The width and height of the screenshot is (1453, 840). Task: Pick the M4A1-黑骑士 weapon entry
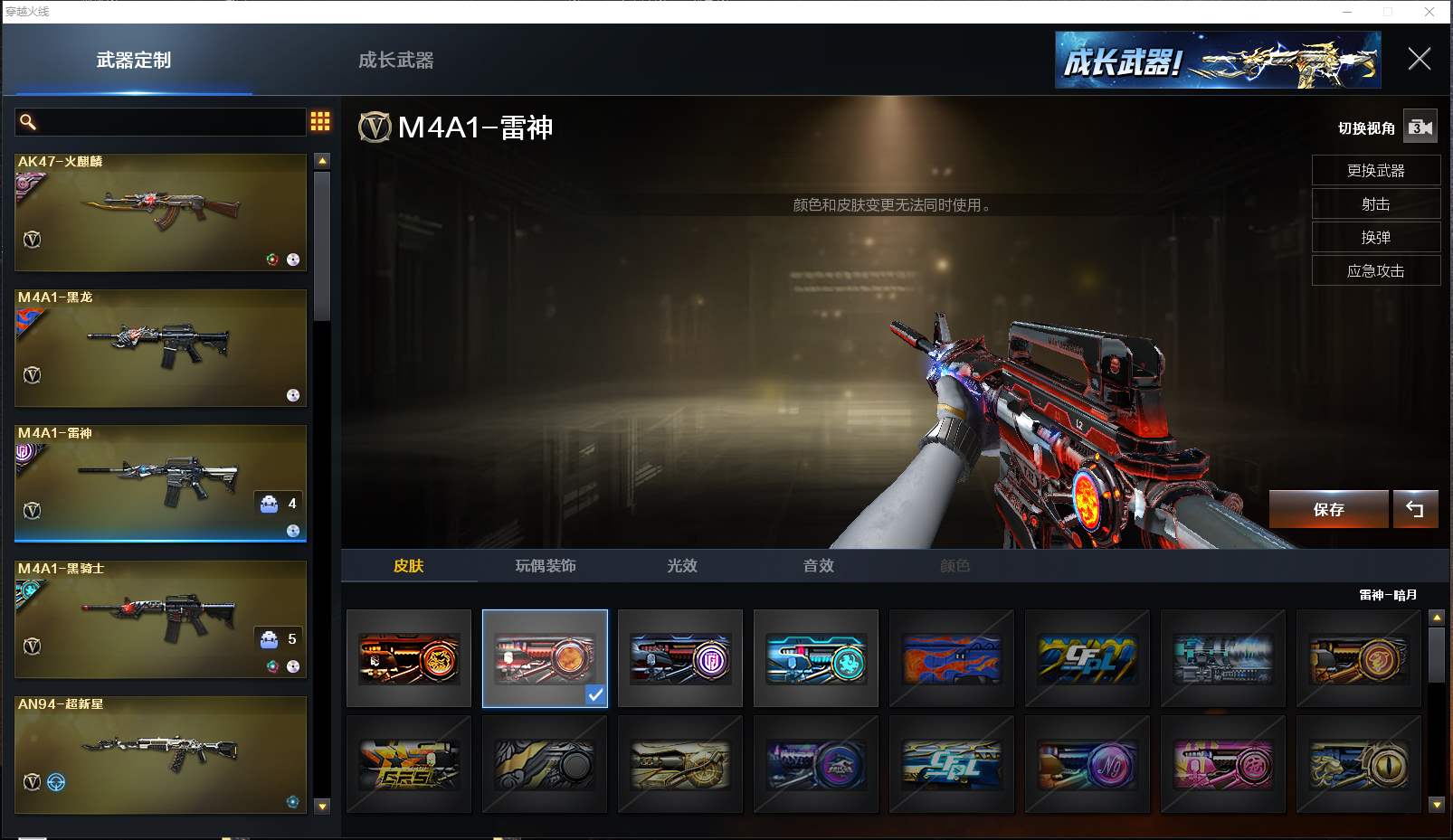(160, 619)
